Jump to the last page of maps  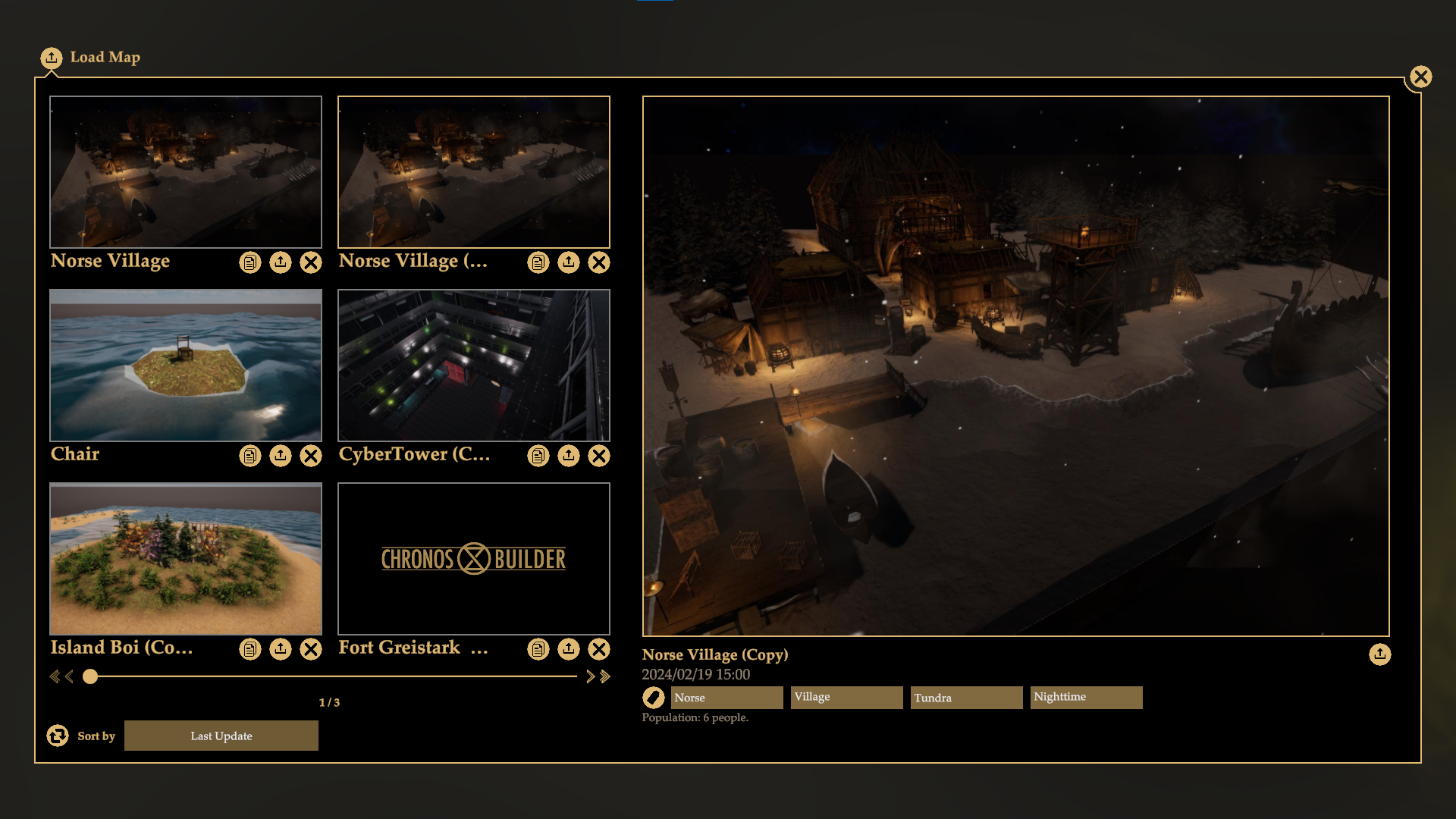[x=605, y=676]
